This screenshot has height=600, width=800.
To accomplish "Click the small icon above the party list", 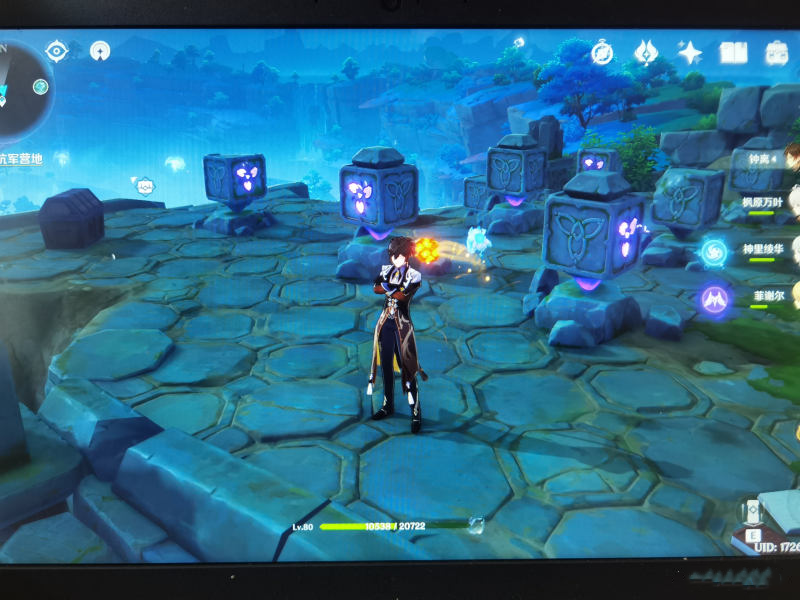I will [519, 42].
